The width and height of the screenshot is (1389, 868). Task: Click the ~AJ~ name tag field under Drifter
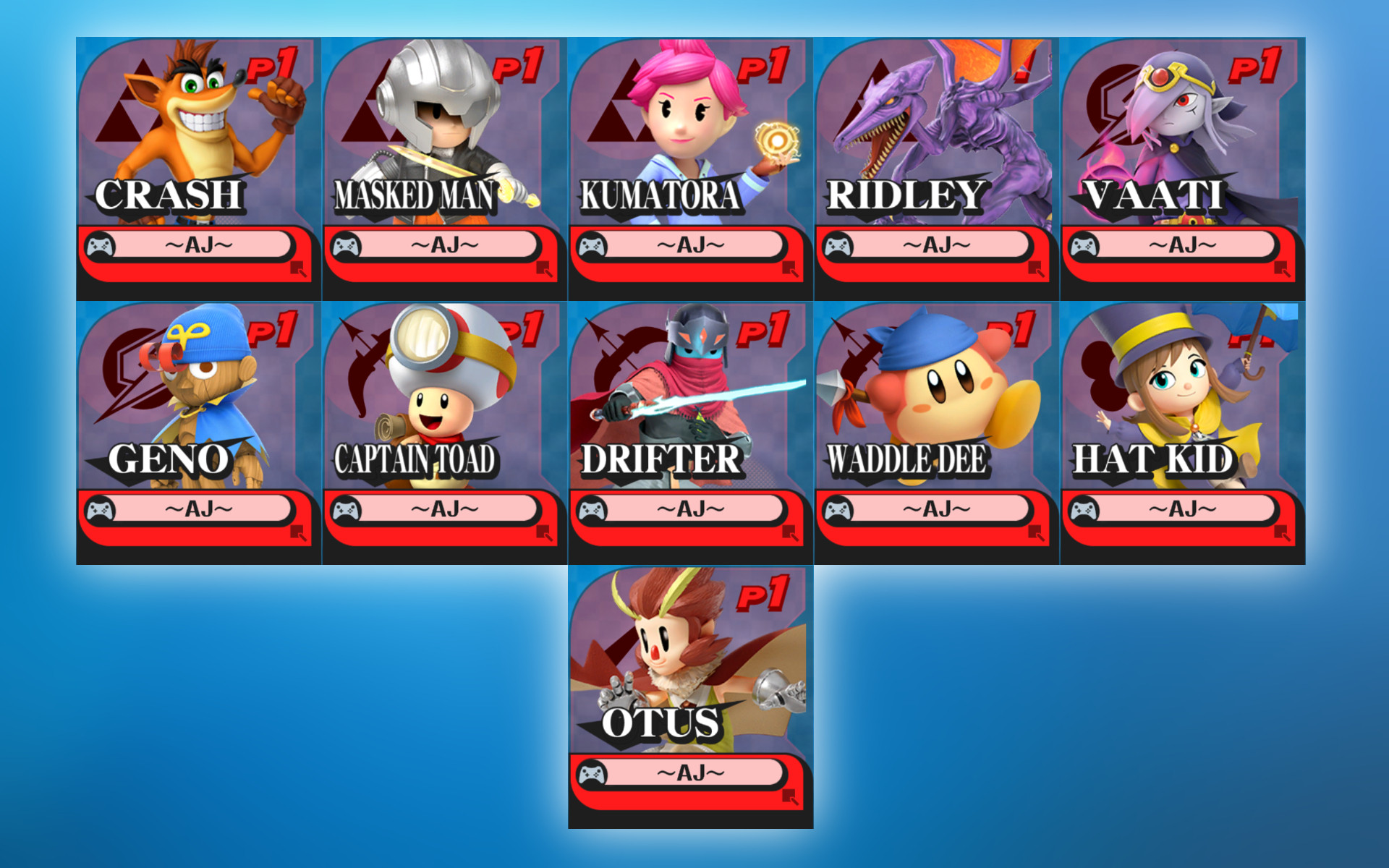click(x=691, y=509)
